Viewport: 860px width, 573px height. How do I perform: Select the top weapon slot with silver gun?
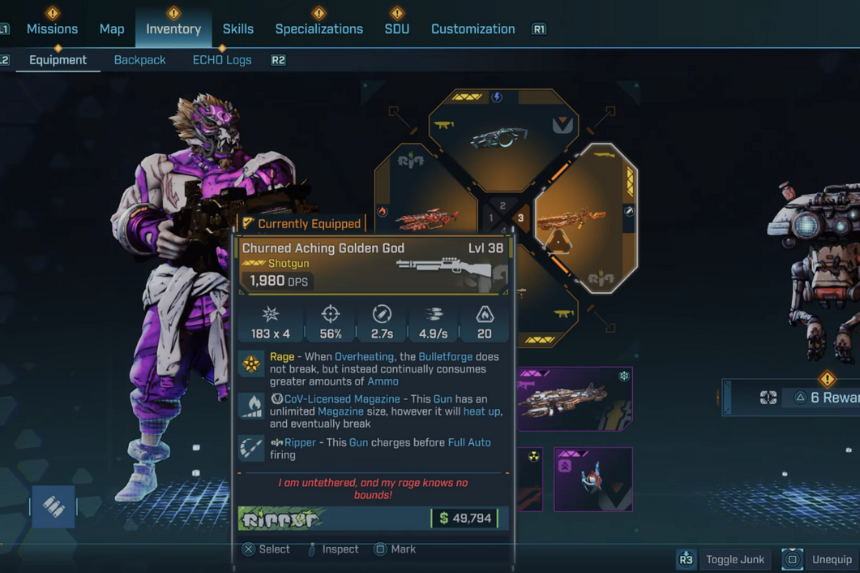coord(497,136)
